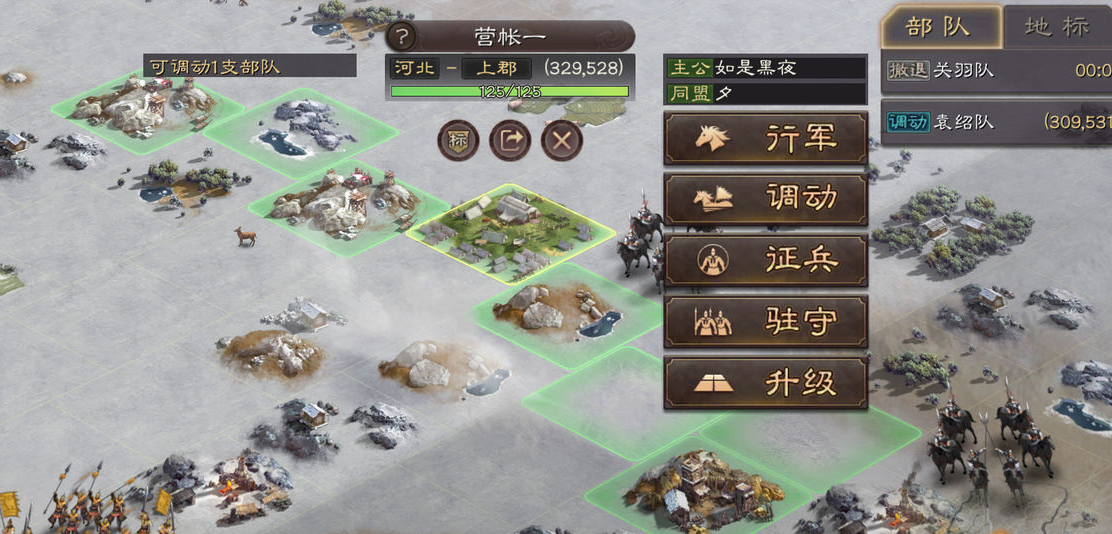Click the 上郡 prefecture label
Image resolution: width=1112 pixels, height=534 pixels.
(x=496, y=68)
